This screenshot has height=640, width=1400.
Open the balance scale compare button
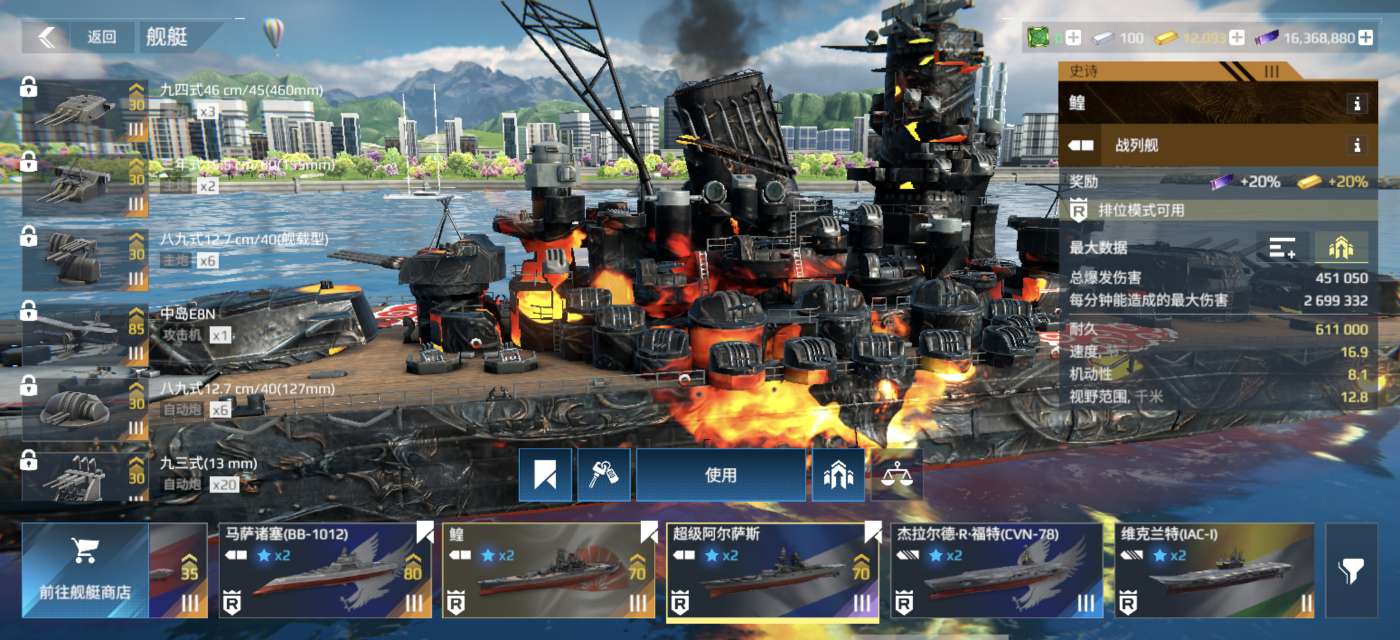tap(896, 475)
